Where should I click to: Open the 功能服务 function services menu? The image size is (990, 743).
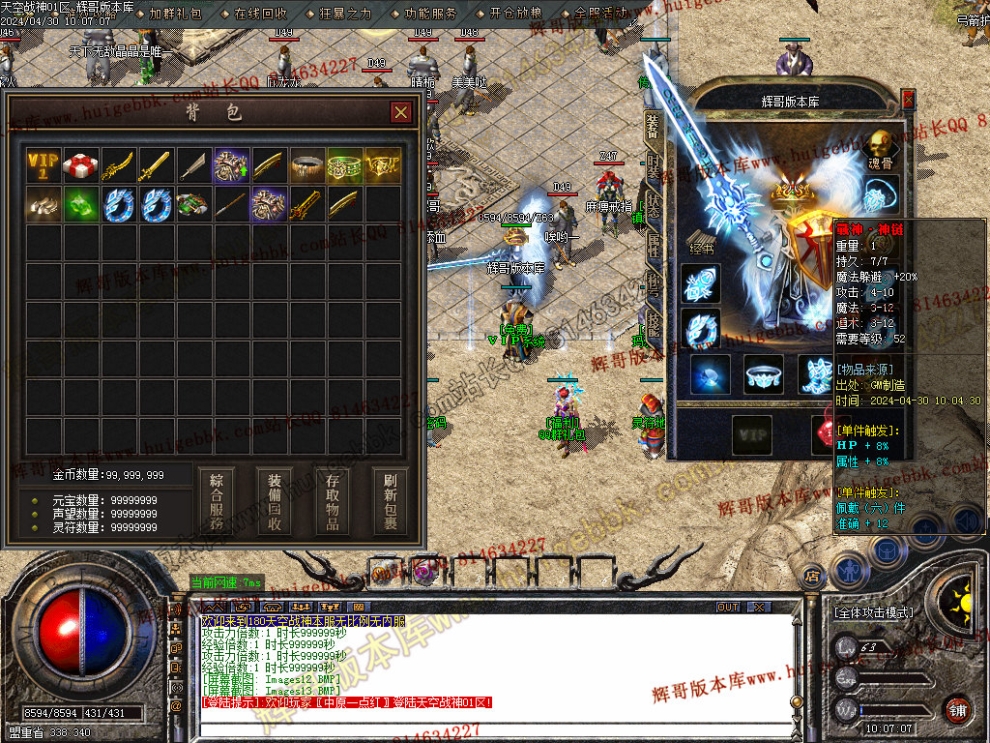coord(431,14)
